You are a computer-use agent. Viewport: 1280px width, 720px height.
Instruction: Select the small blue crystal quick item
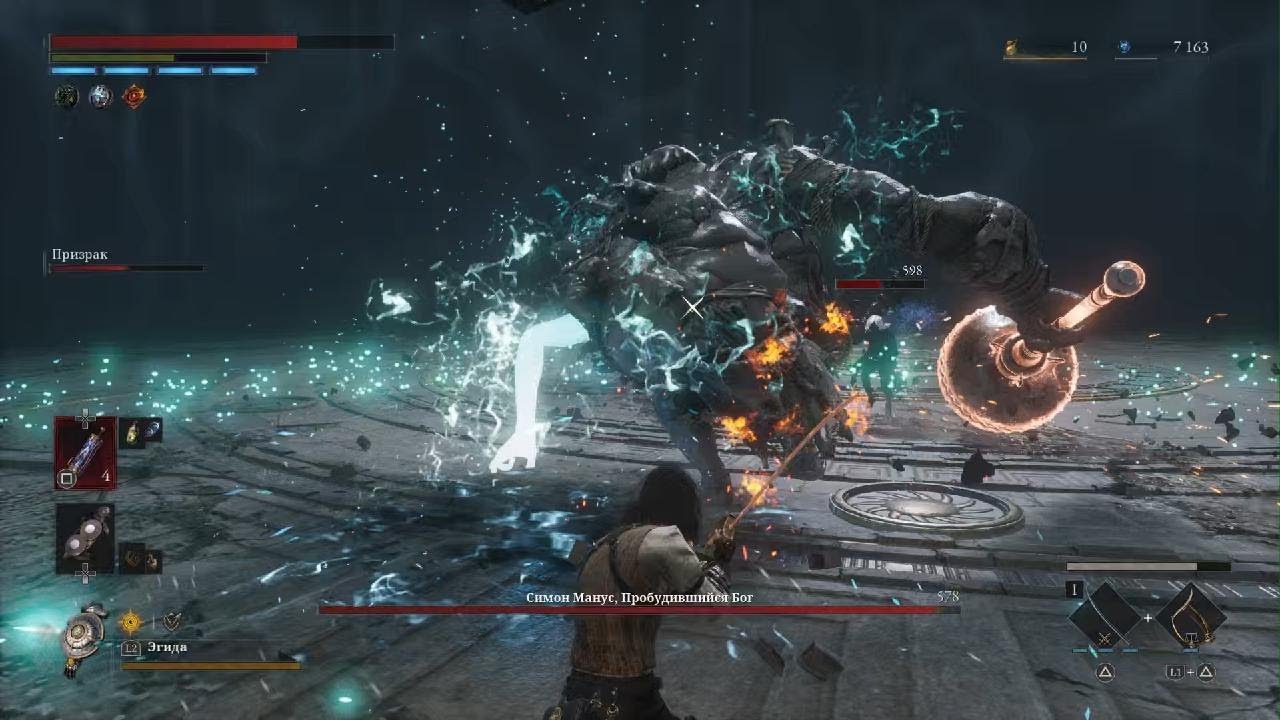tap(152, 429)
